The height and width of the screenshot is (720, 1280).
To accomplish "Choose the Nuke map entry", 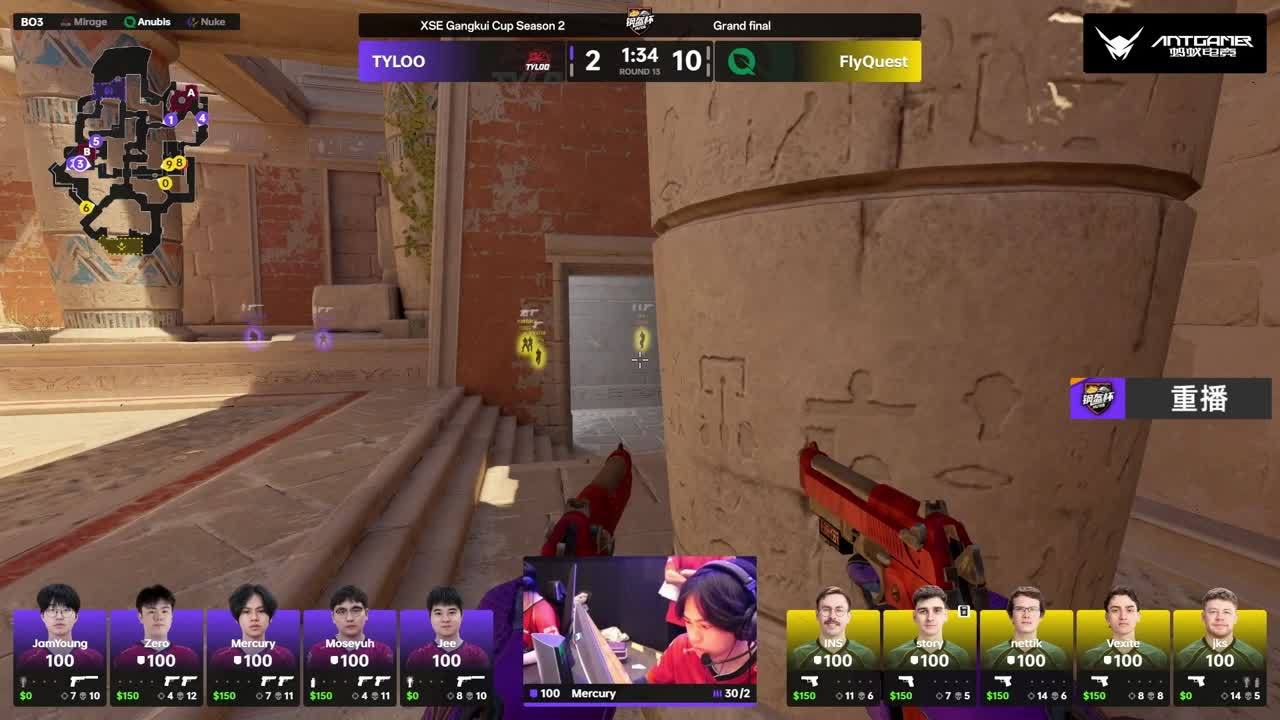I will (206, 22).
